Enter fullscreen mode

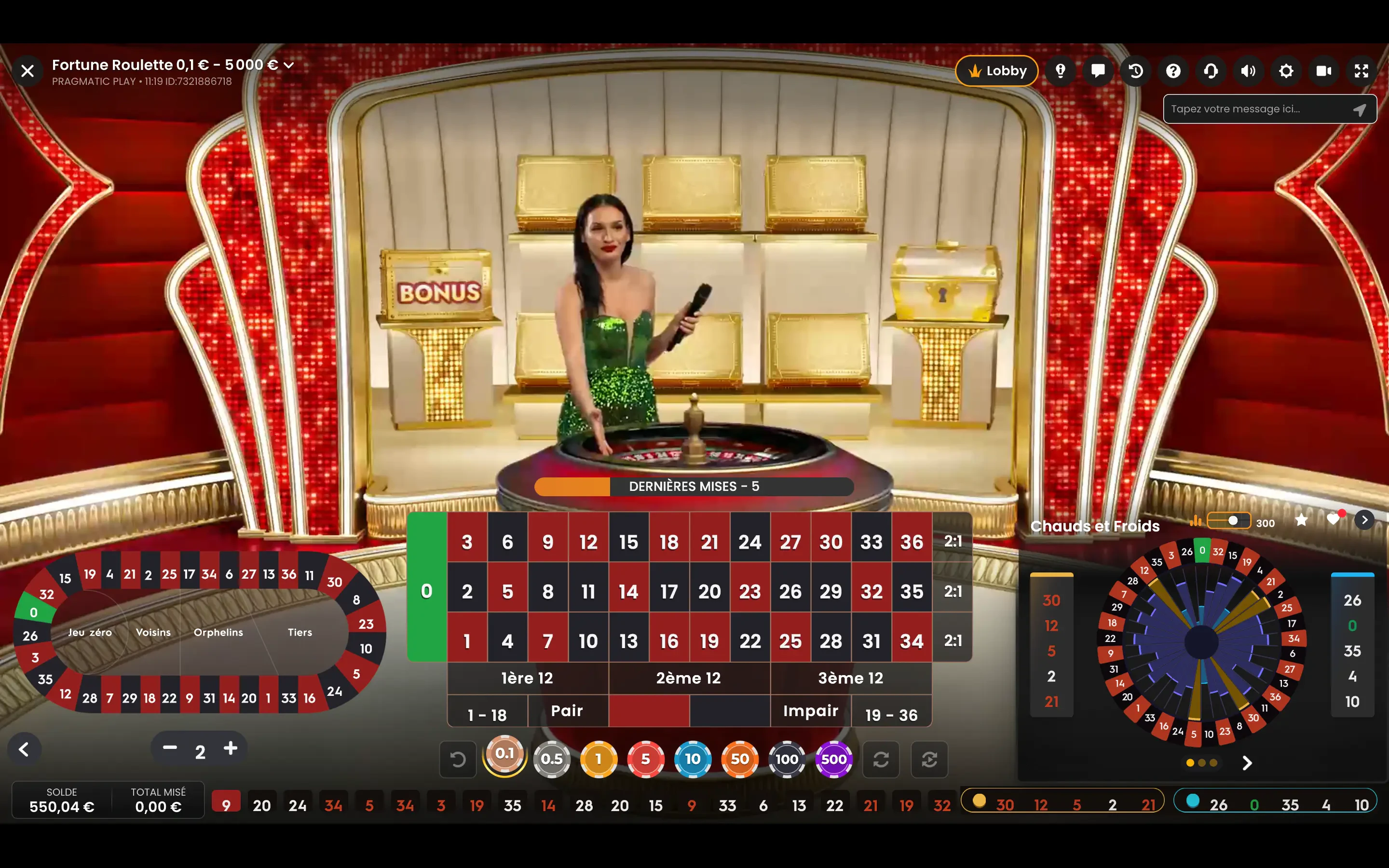(x=1362, y=71)
